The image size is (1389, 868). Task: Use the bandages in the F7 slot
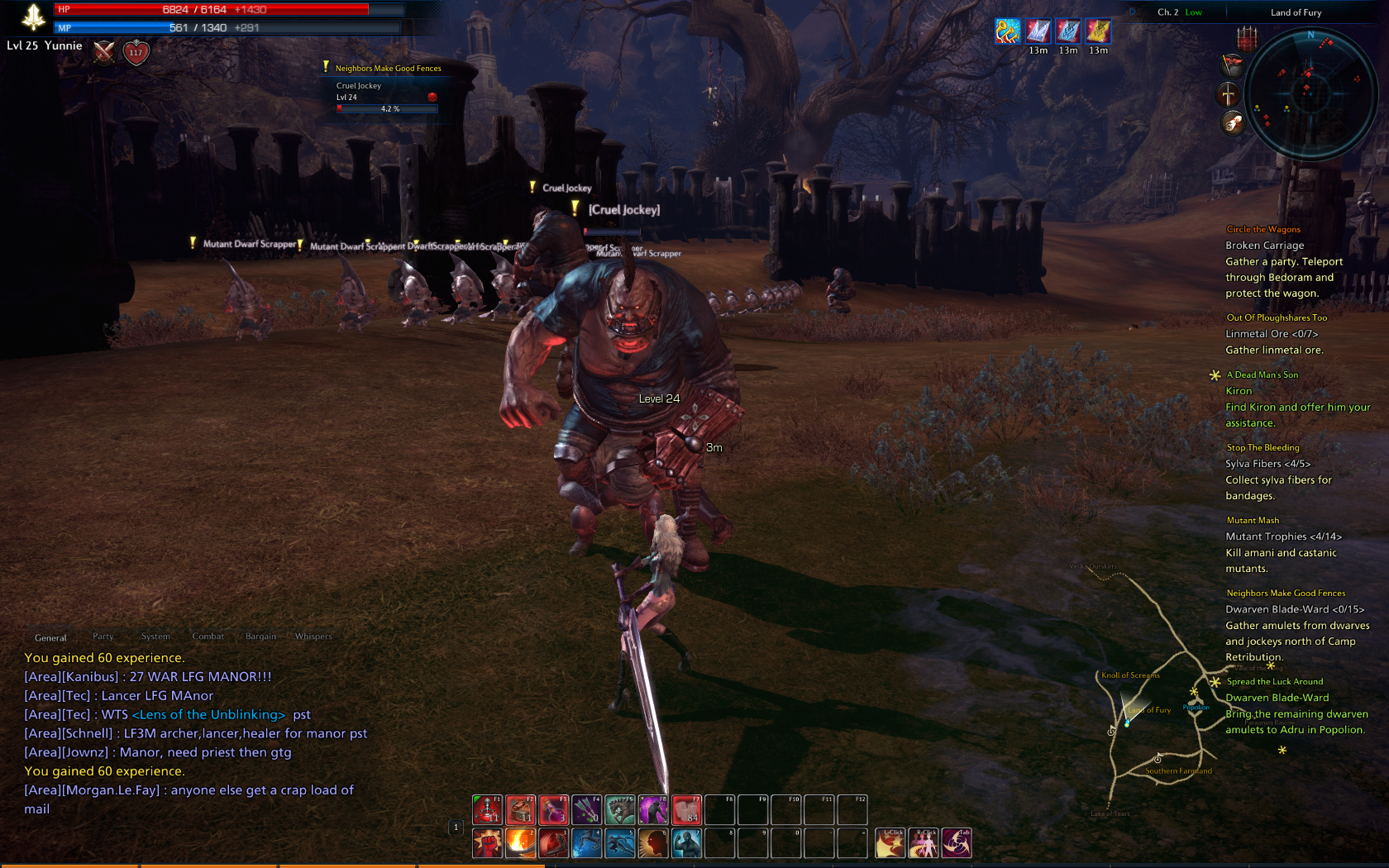[x=685, y=808]
